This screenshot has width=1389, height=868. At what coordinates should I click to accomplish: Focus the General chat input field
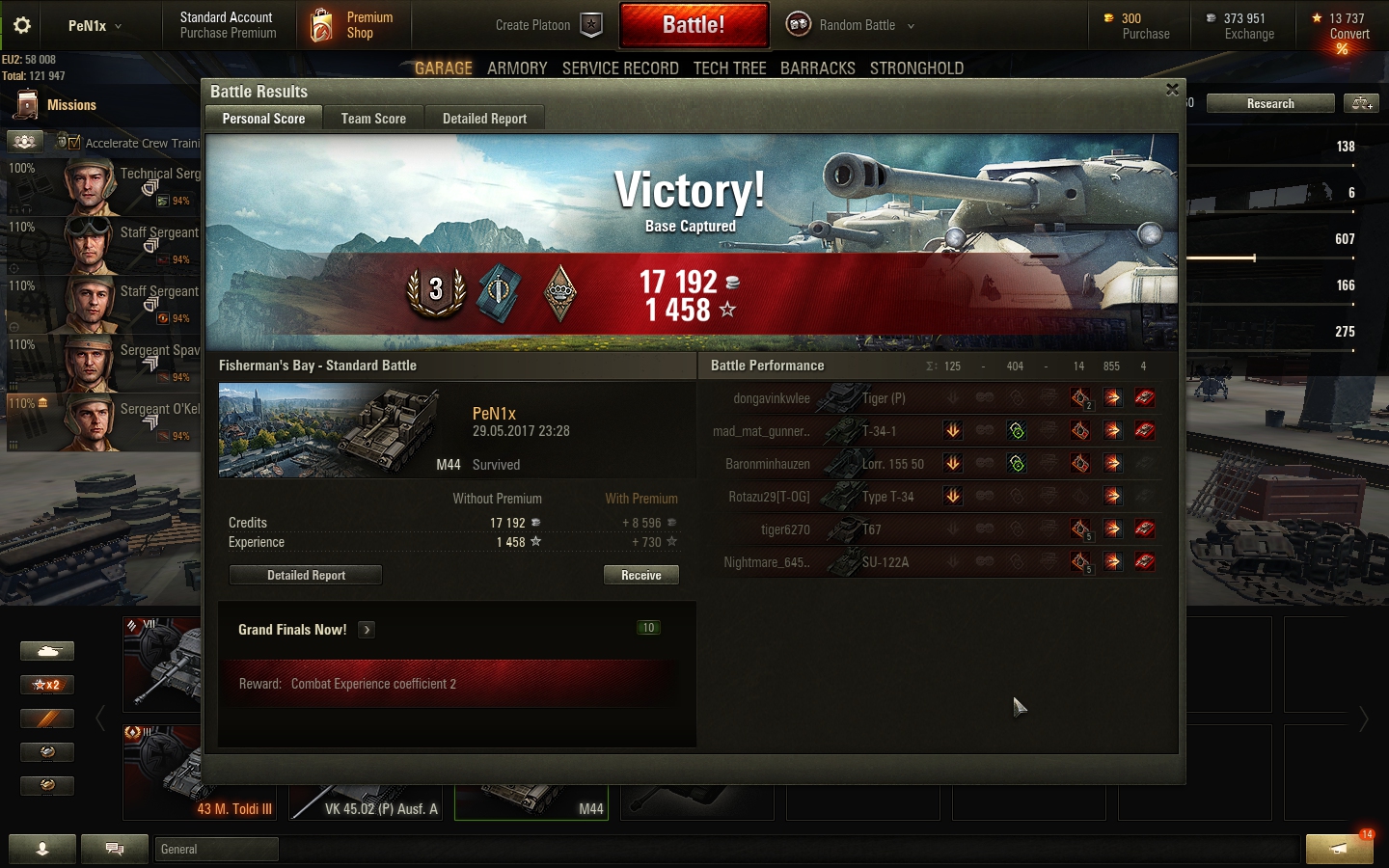[217, 849]
